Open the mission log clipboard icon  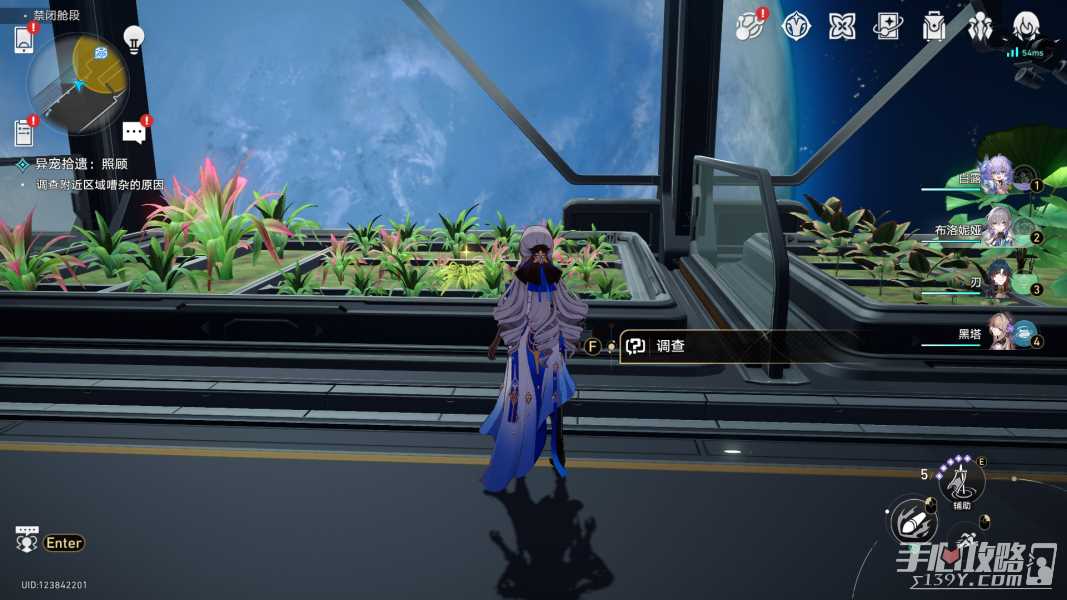point(24,131)
